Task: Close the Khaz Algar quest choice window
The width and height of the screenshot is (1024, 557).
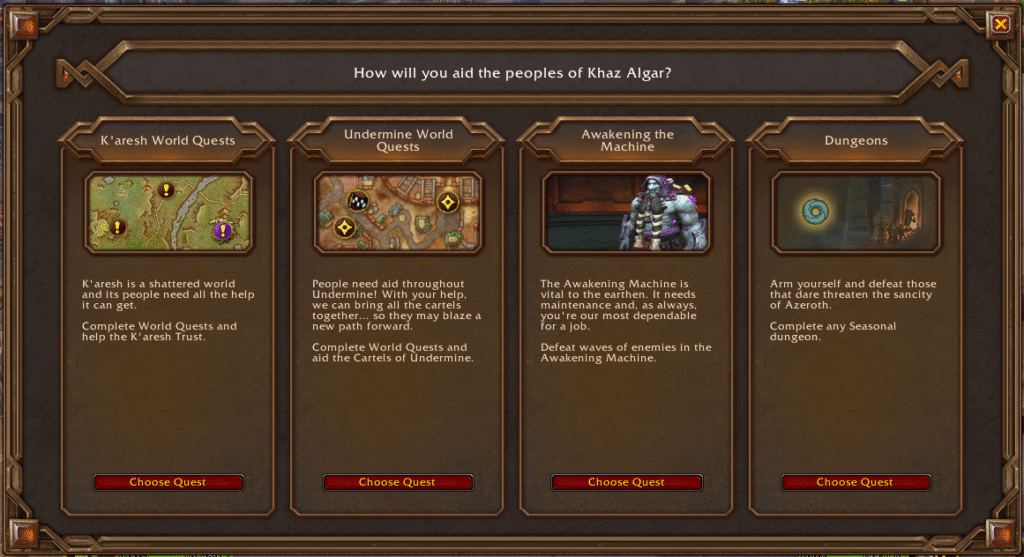Action: tap(999, 24)
